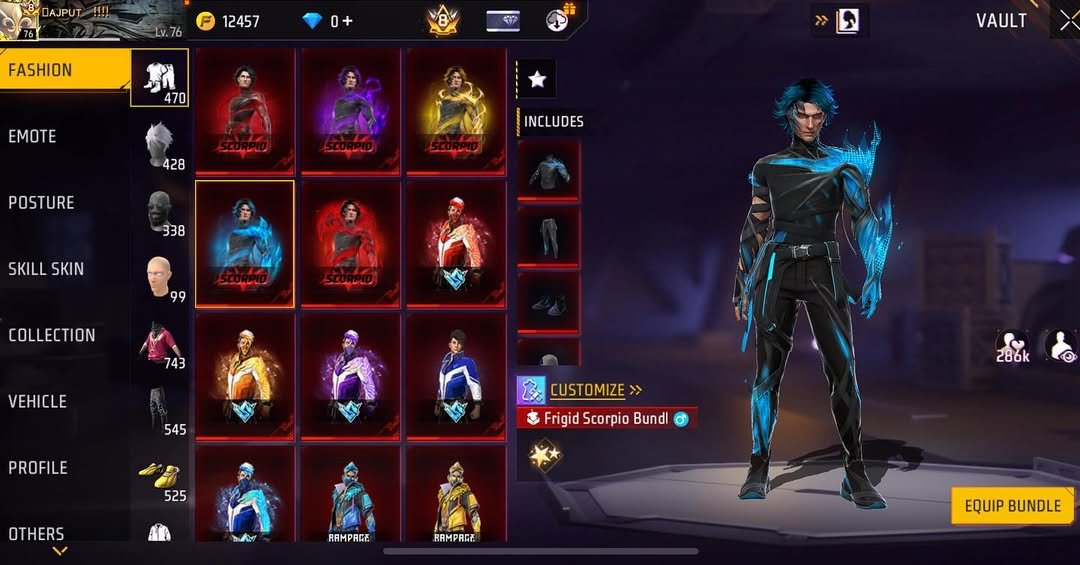1080x565 pixels.
Task: Click the gold coin balance icon
Action: (206, 21)
